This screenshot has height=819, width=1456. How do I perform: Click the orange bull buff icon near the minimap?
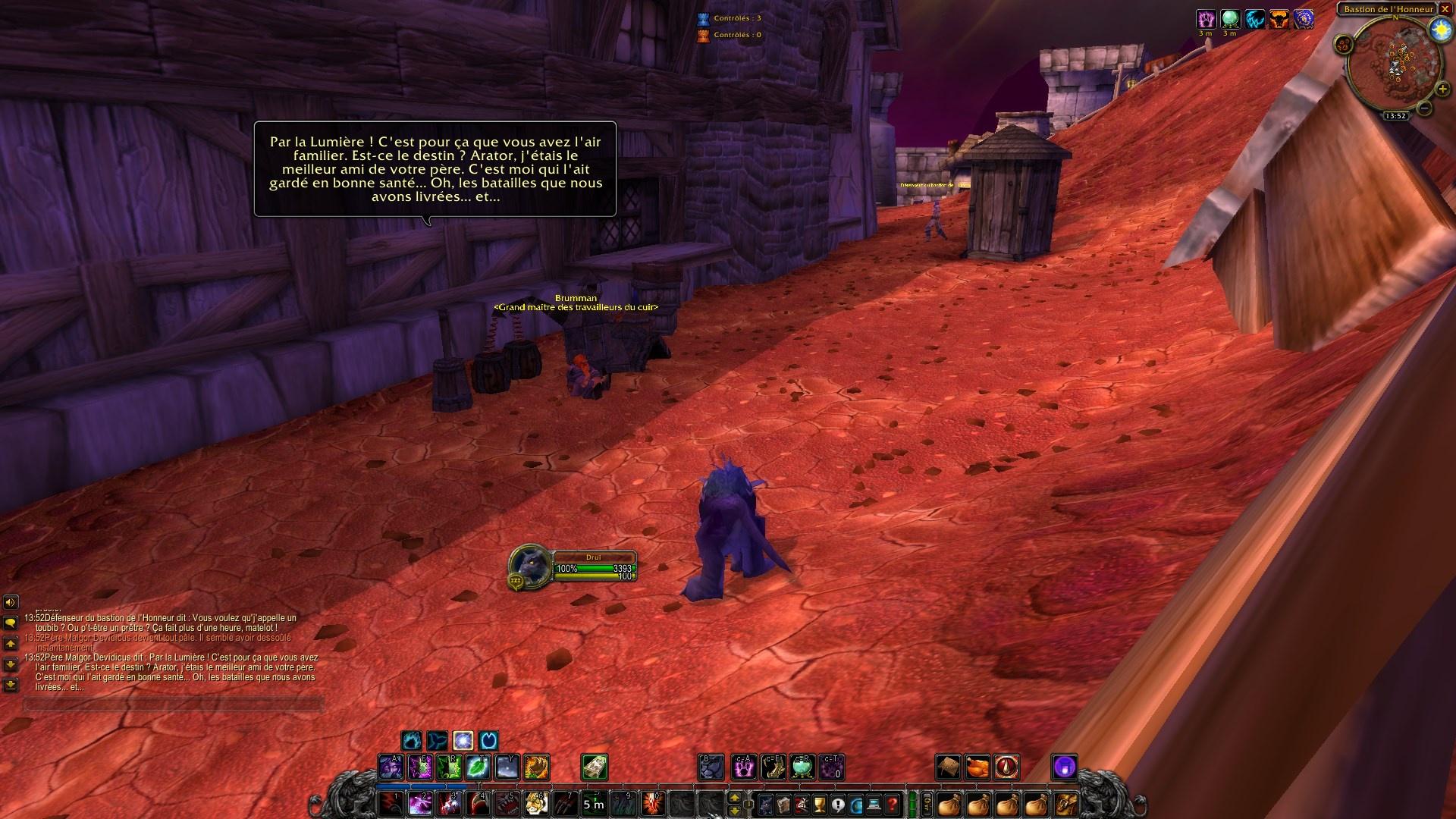coord(1279,20)
